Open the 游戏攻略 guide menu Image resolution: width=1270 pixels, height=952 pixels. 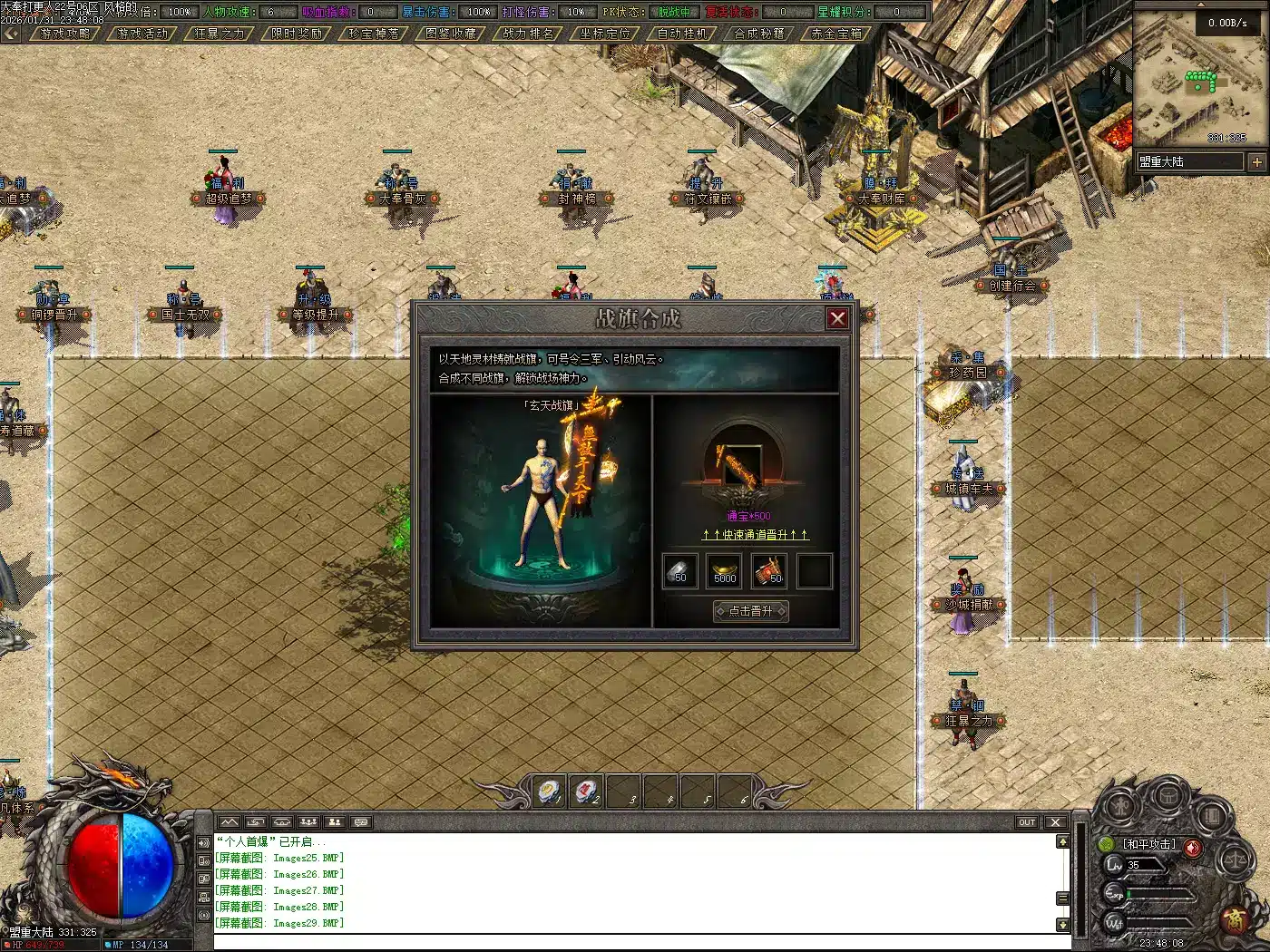tap(66, 34)
